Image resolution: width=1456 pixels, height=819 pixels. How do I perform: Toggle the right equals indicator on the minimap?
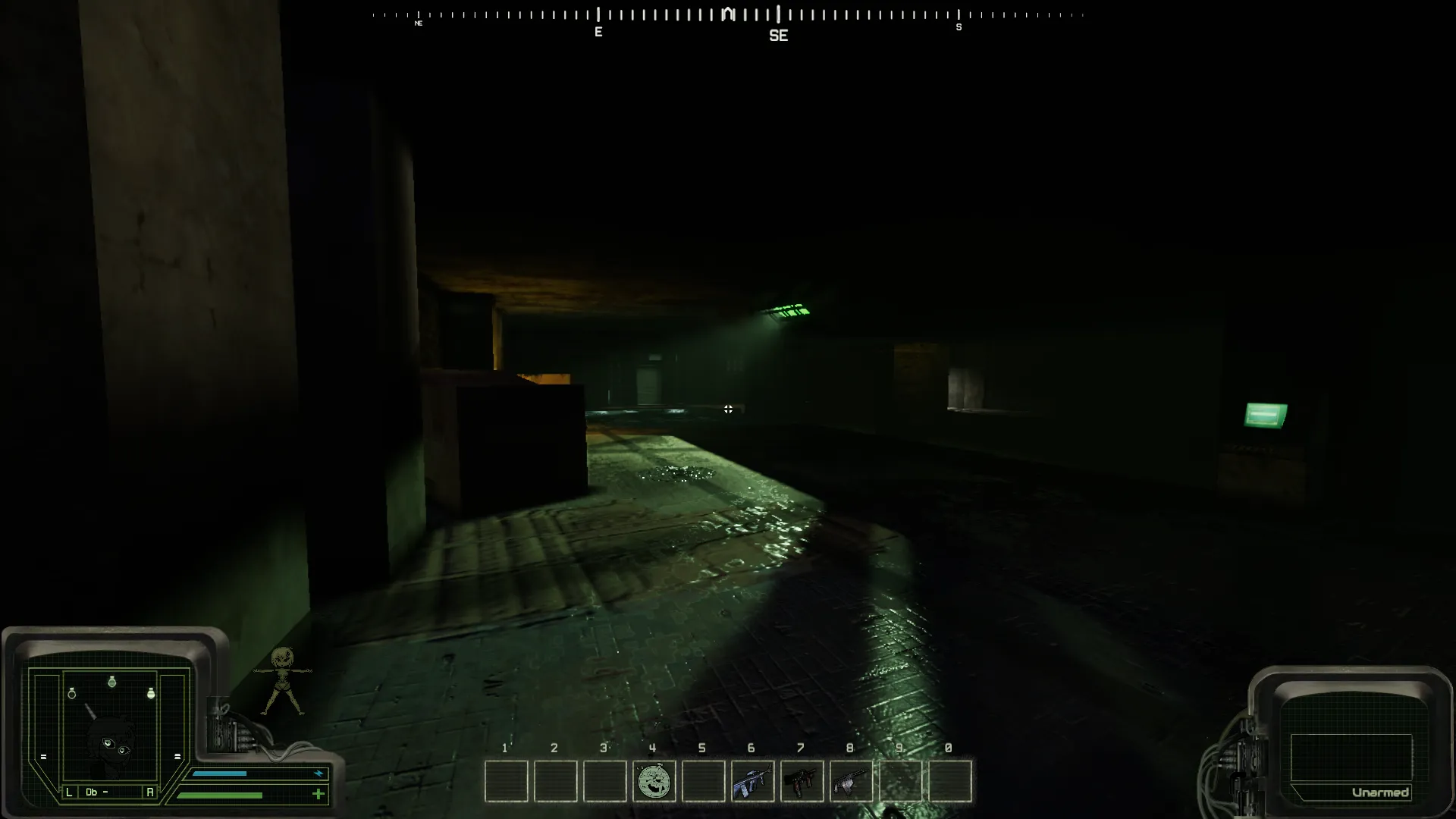(x=177, y=757)
